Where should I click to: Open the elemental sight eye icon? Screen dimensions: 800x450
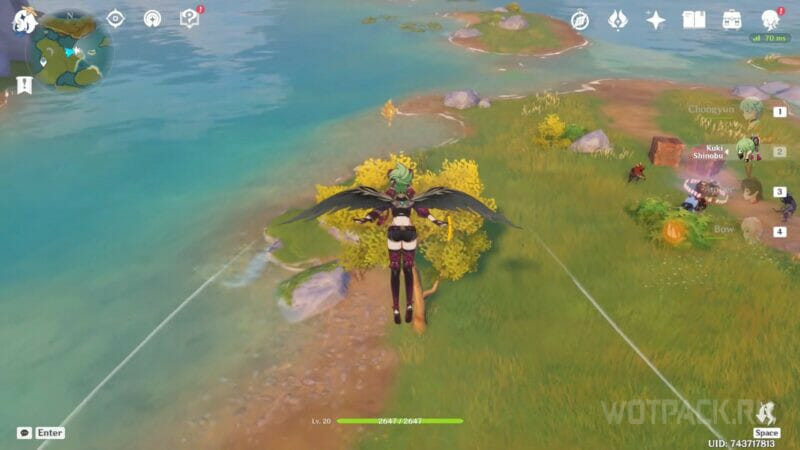pyautogui.click(x=115, y=18)
